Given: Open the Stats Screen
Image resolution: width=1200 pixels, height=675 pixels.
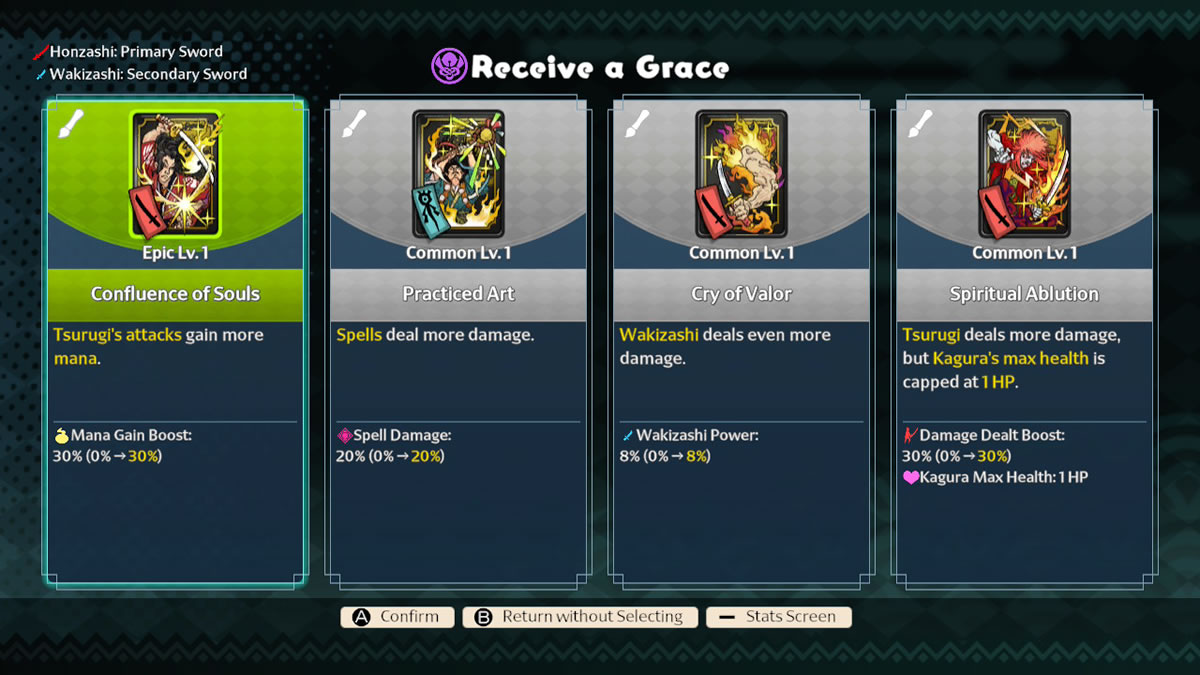Looking at the screenshot, I should click(779, 617).
